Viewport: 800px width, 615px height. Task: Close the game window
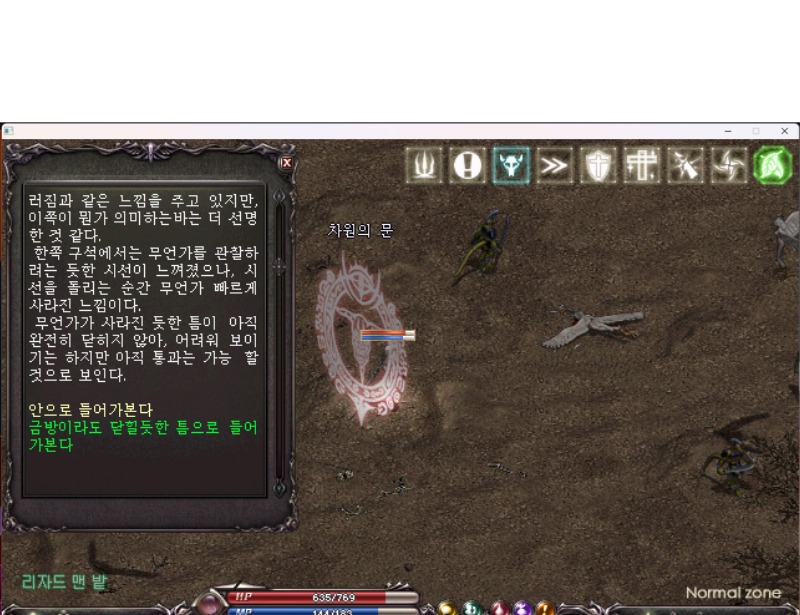coord(784,131)
